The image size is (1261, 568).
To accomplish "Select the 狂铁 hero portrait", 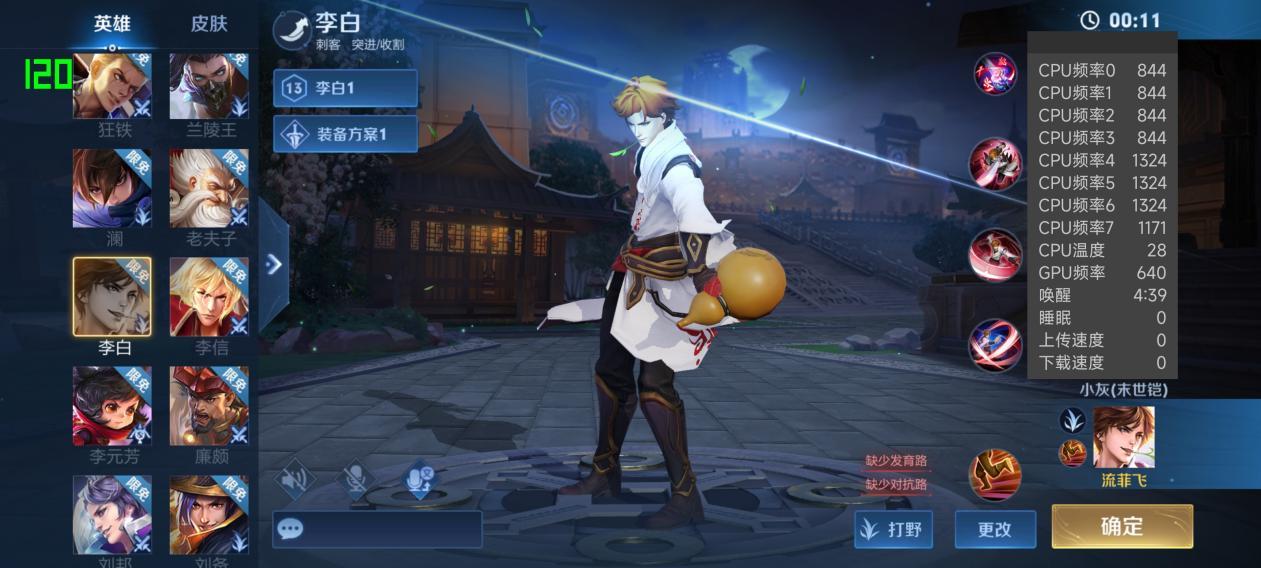I will (x=112, y=85).
